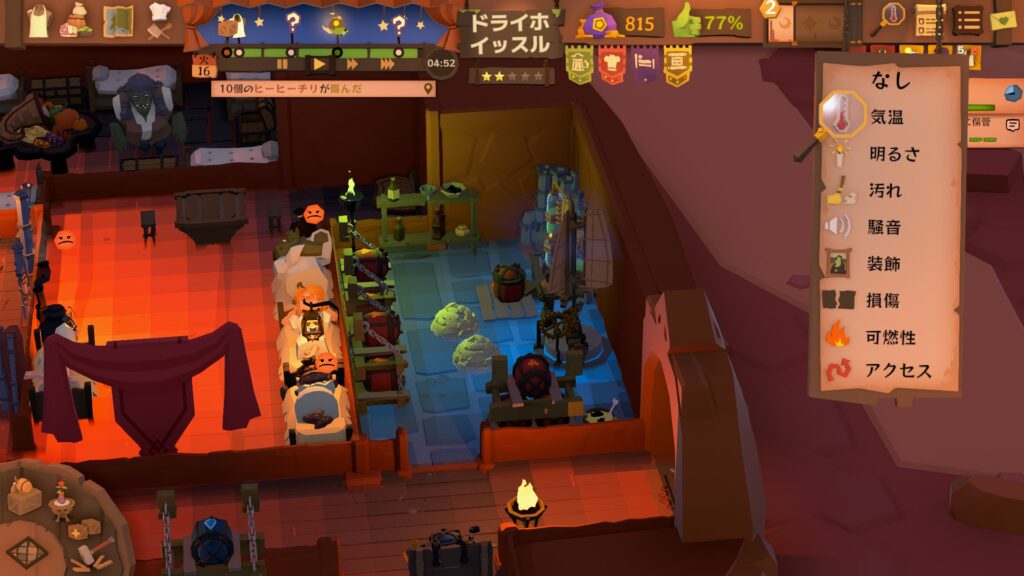Show the 損傷 damage overlay
The width and height of the screenshot is (1024, 576).
coord(886,300)
